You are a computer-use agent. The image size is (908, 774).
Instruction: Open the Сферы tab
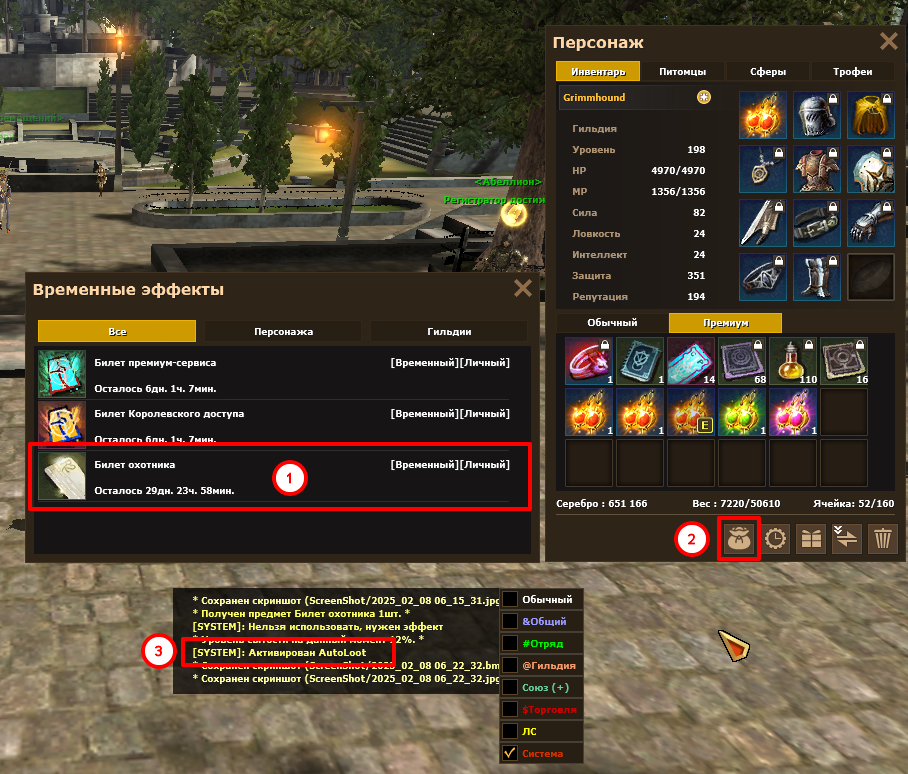pyautogui.click(x=768, y=71)
